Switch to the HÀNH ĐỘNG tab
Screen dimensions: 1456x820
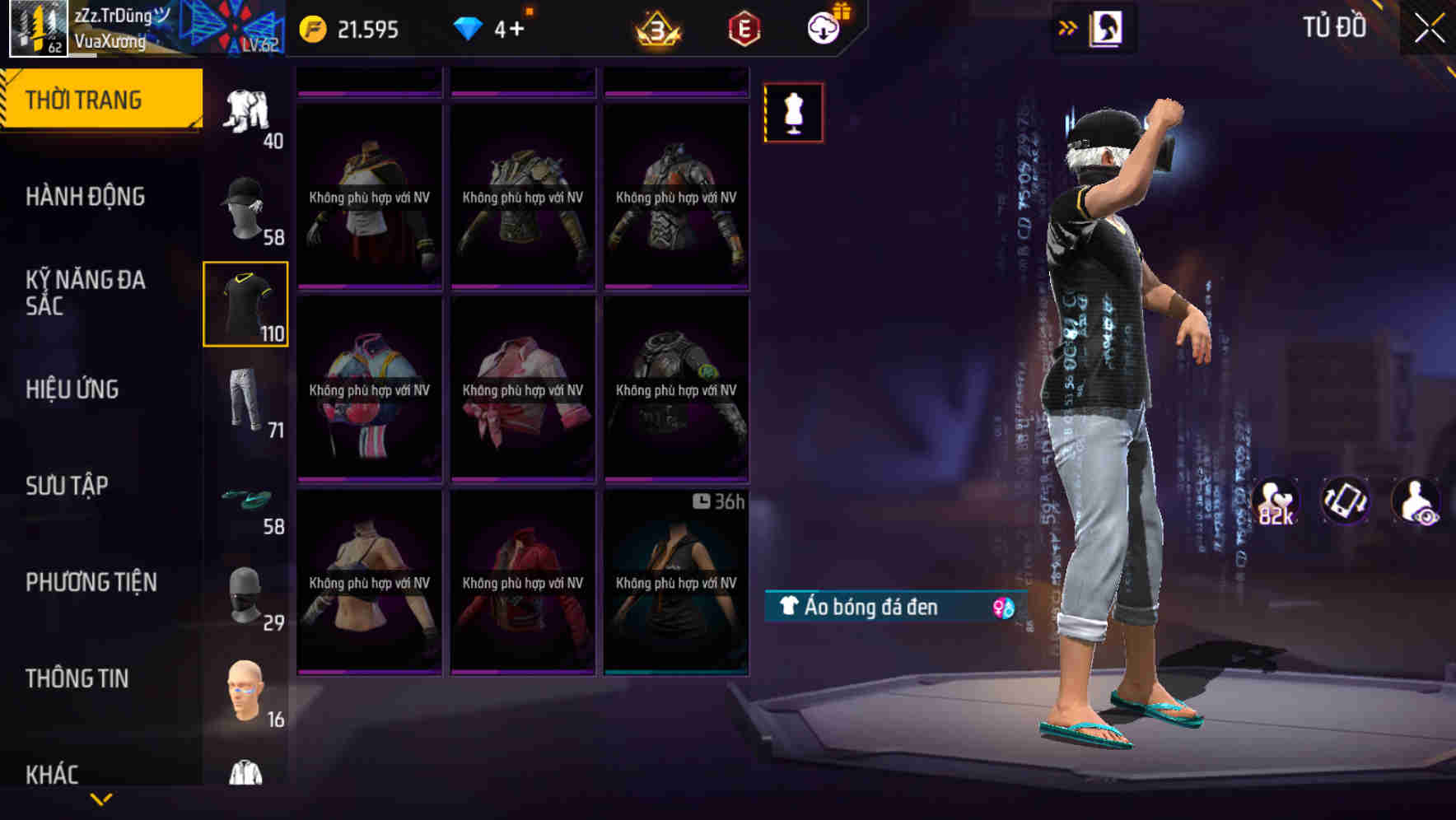87,196
